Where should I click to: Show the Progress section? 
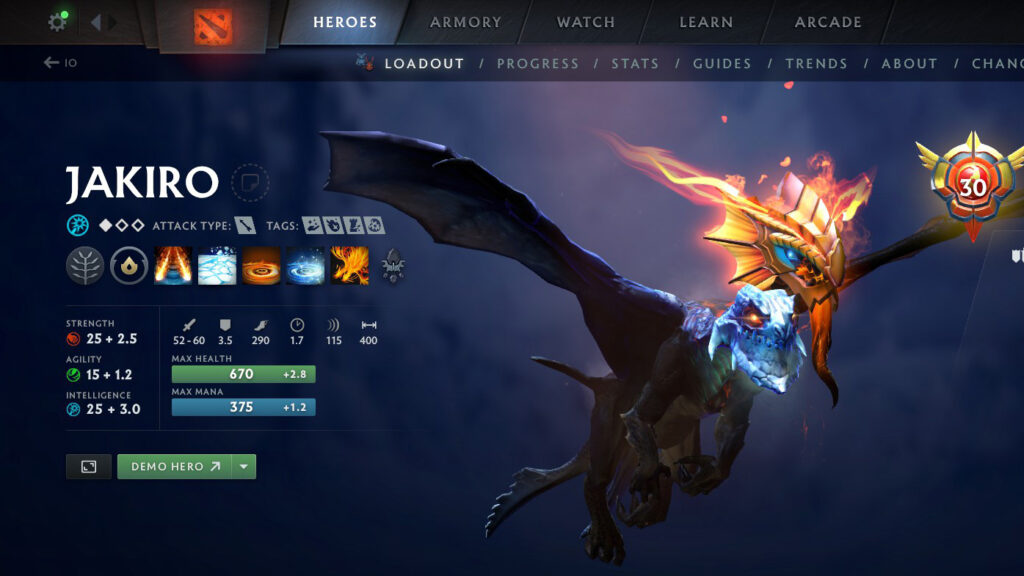pyautogui.click(x=537, y=63)
